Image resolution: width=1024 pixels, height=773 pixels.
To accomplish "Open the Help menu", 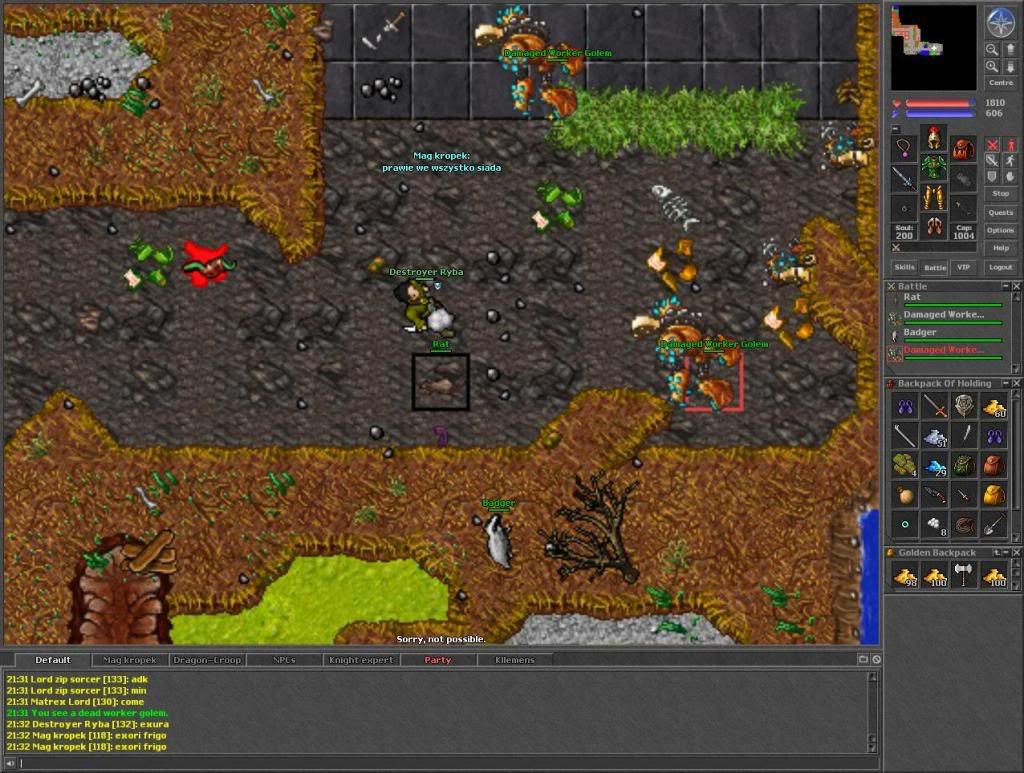I will point(1000,248).
